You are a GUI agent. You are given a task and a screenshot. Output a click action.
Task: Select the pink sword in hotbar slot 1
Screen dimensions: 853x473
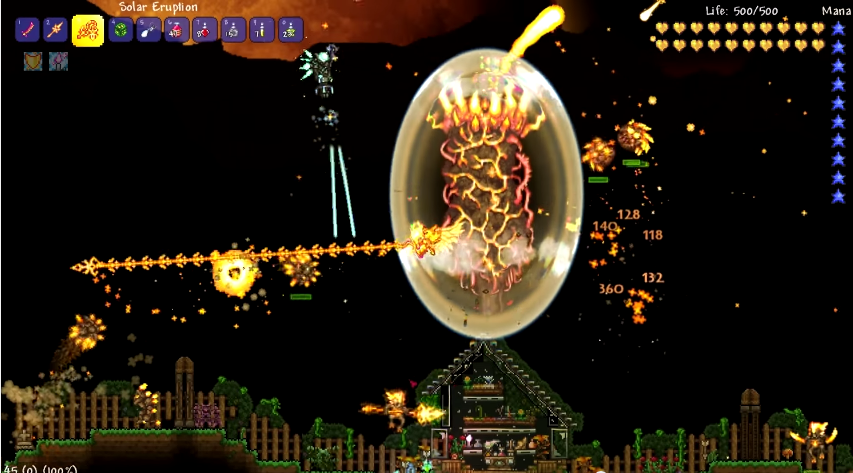[x=27, y=30]
